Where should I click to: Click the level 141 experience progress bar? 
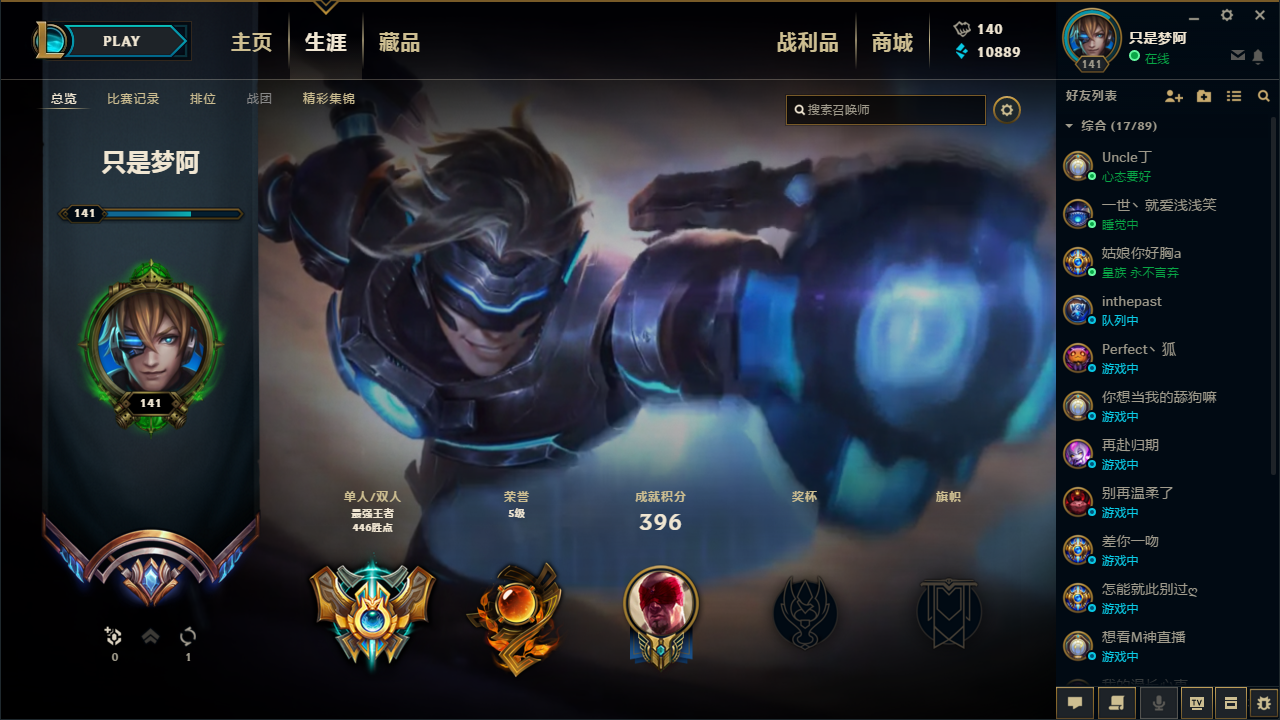150,213
